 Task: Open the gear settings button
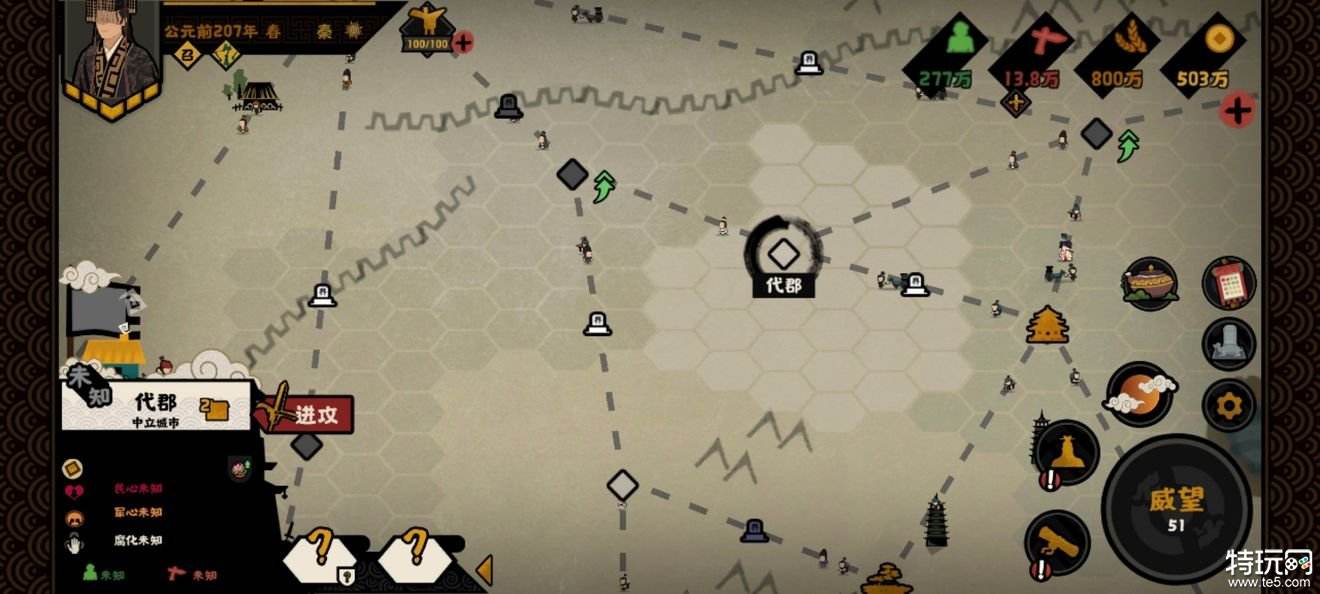tap(1228, 405)
